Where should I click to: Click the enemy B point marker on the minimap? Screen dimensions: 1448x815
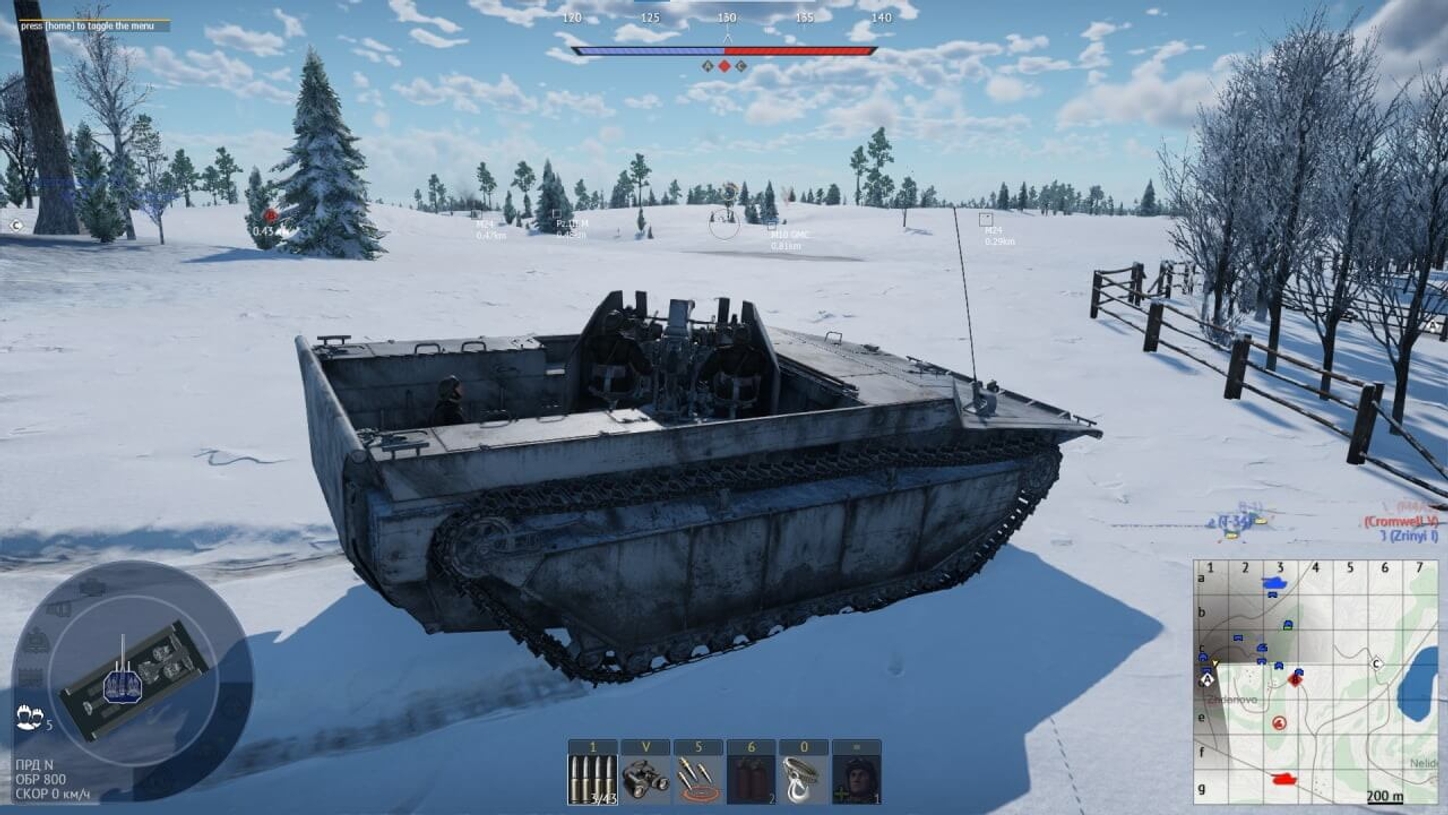1295,680
